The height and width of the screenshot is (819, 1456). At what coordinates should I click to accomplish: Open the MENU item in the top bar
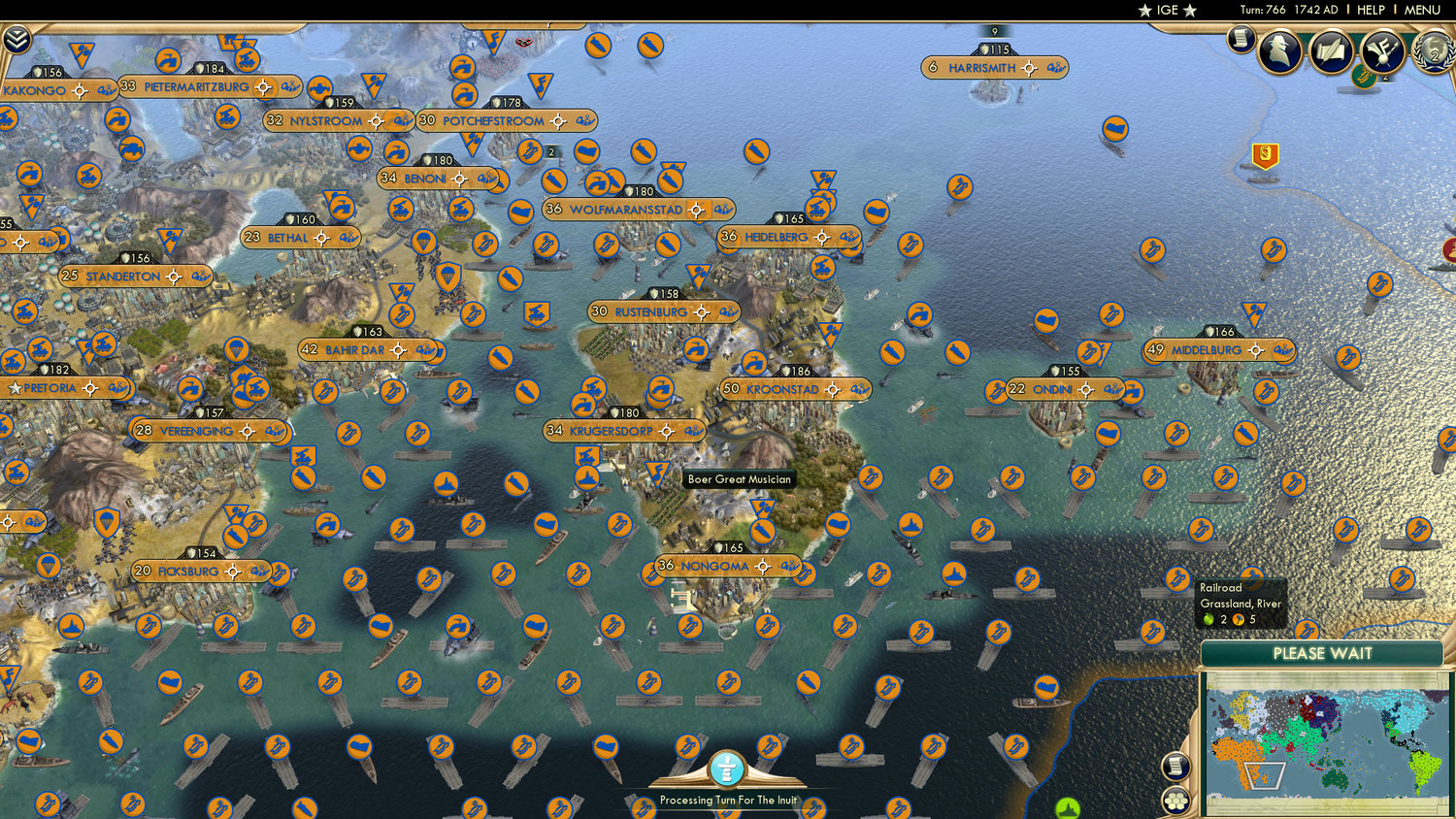(x=1421, y=11)
